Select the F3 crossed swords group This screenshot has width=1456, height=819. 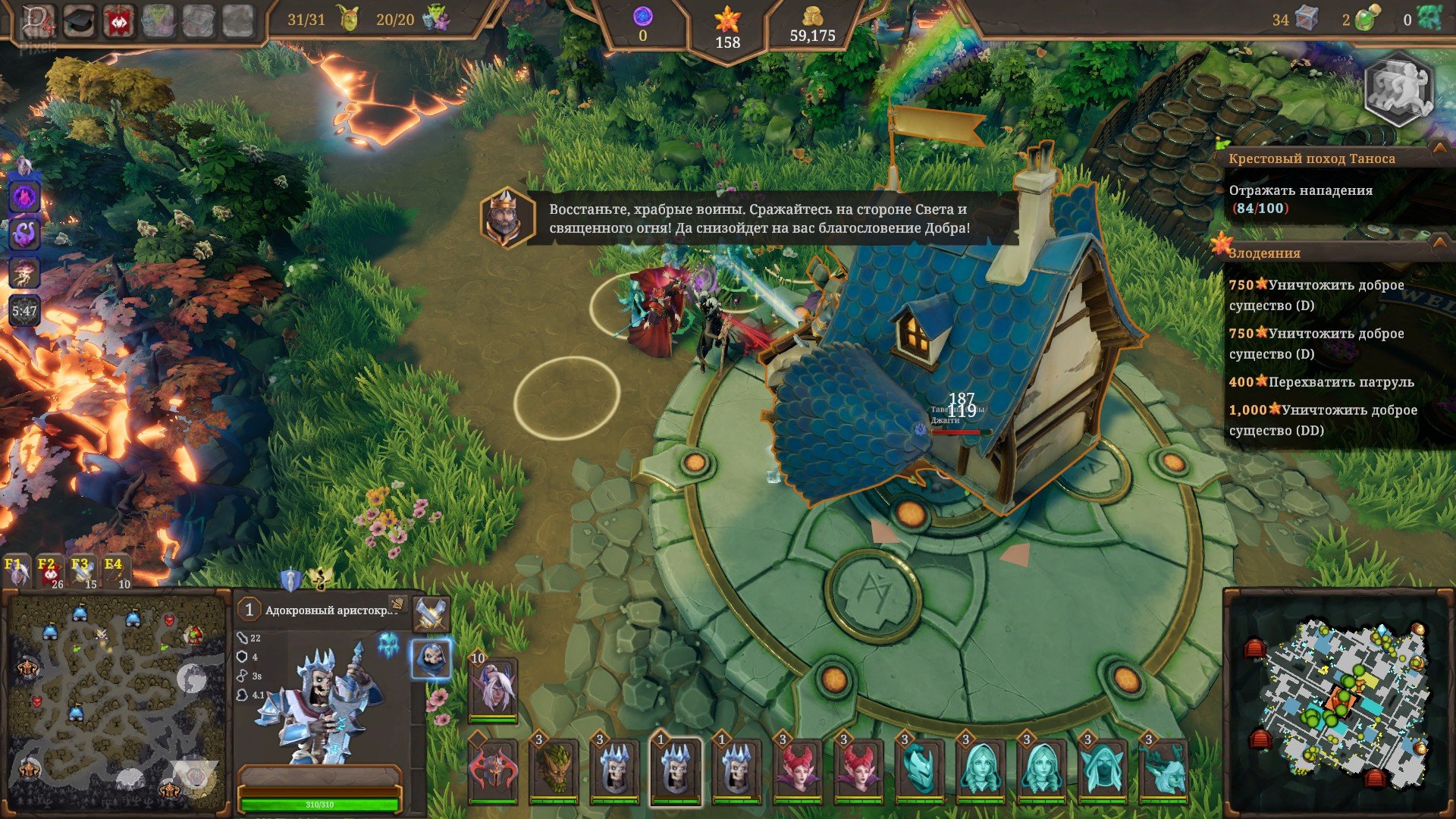pos(83,573)
